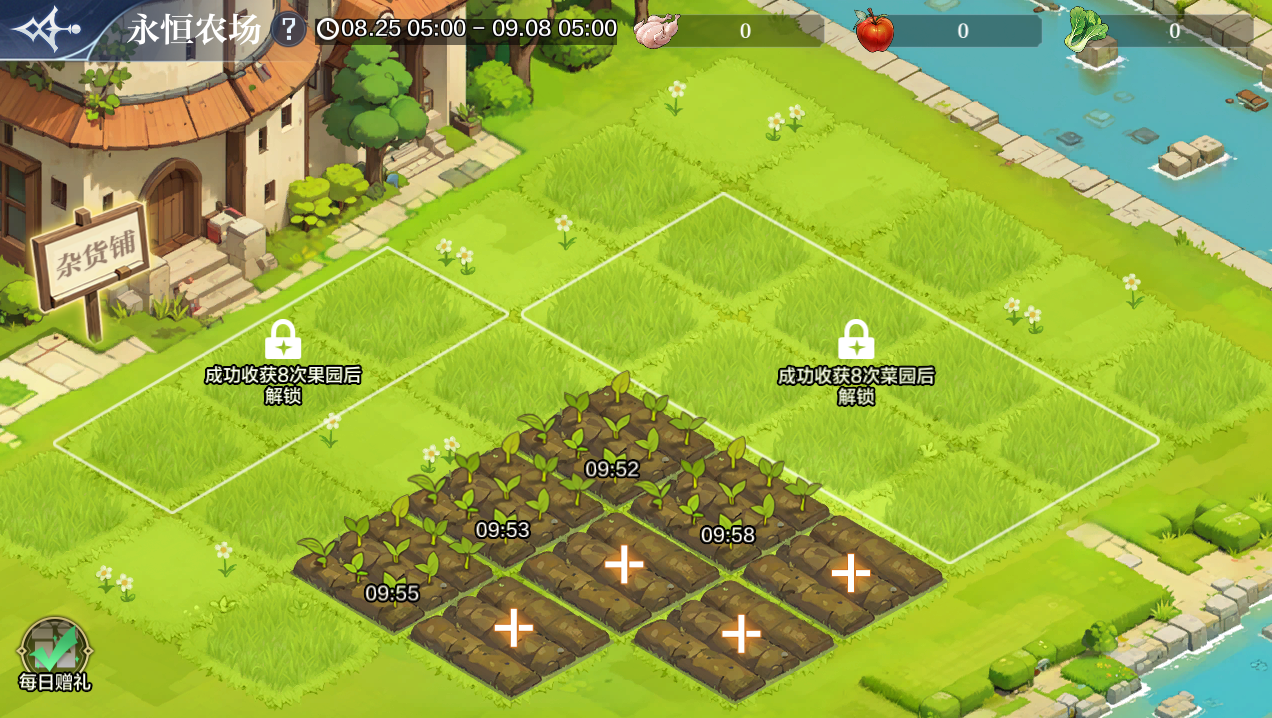Select the crop plot showing 09:52

tap(612, 440)
